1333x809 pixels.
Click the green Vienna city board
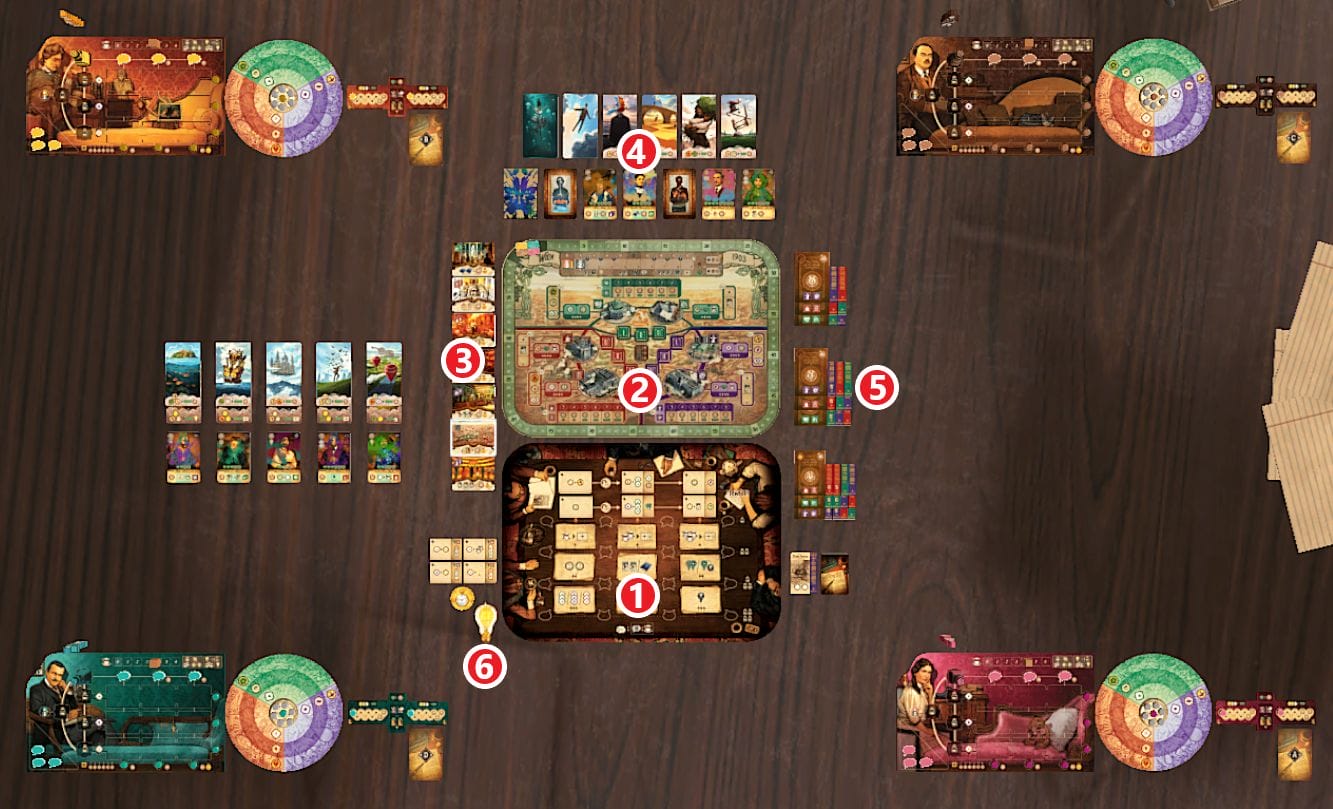(x=640, y=338)
